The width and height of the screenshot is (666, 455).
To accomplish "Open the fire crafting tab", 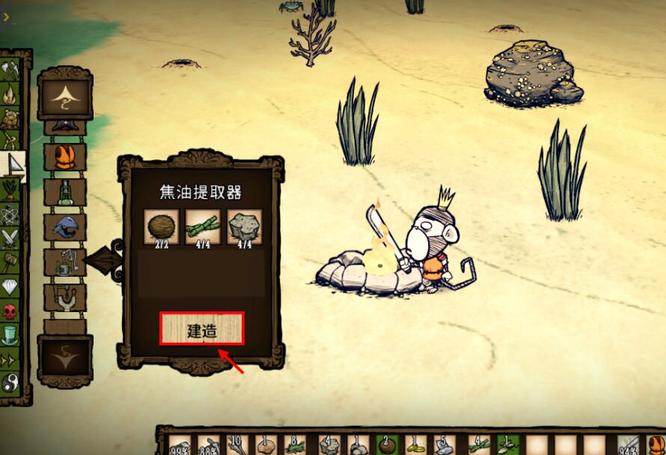I will (12, 94).
